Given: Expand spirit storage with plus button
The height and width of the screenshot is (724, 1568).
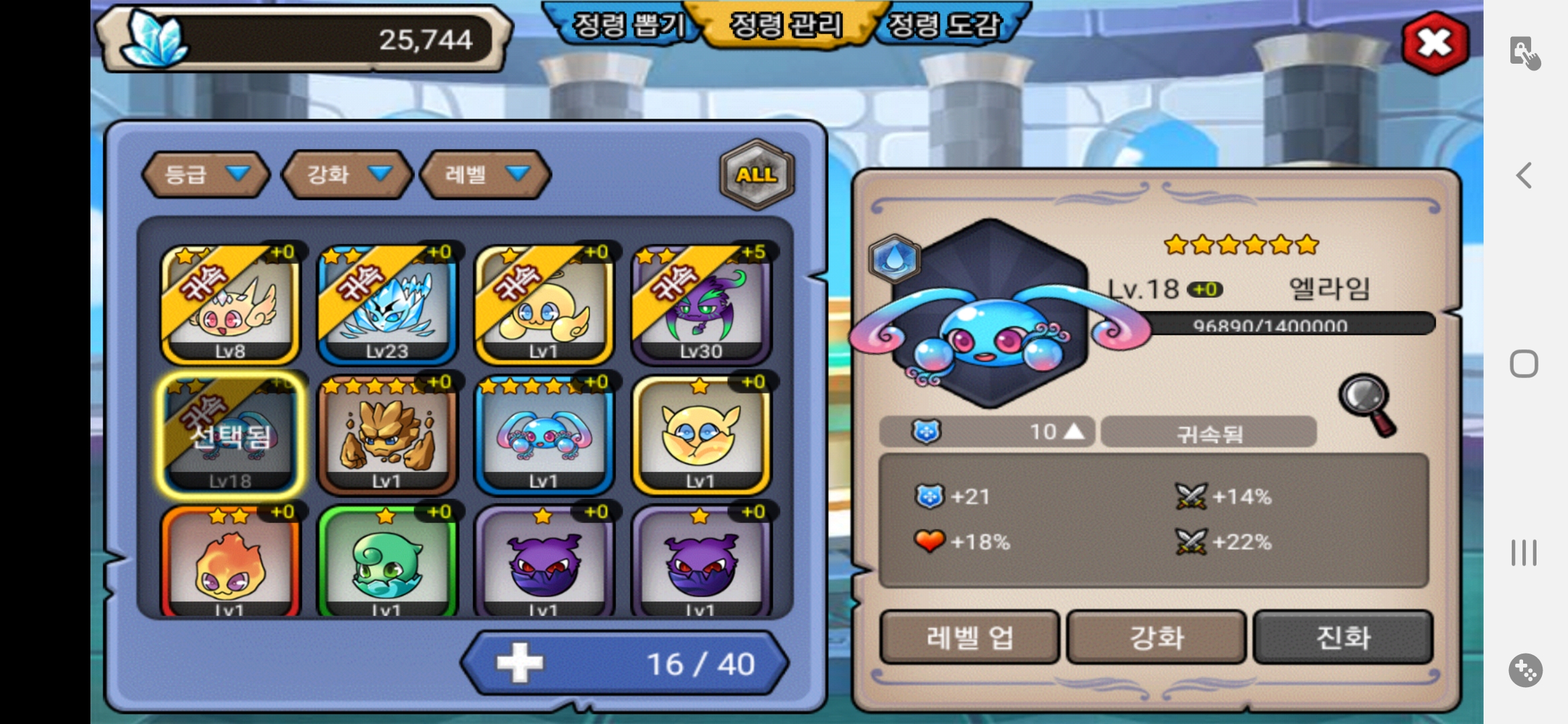Looking at the screenshot, I should coord(520,664).
